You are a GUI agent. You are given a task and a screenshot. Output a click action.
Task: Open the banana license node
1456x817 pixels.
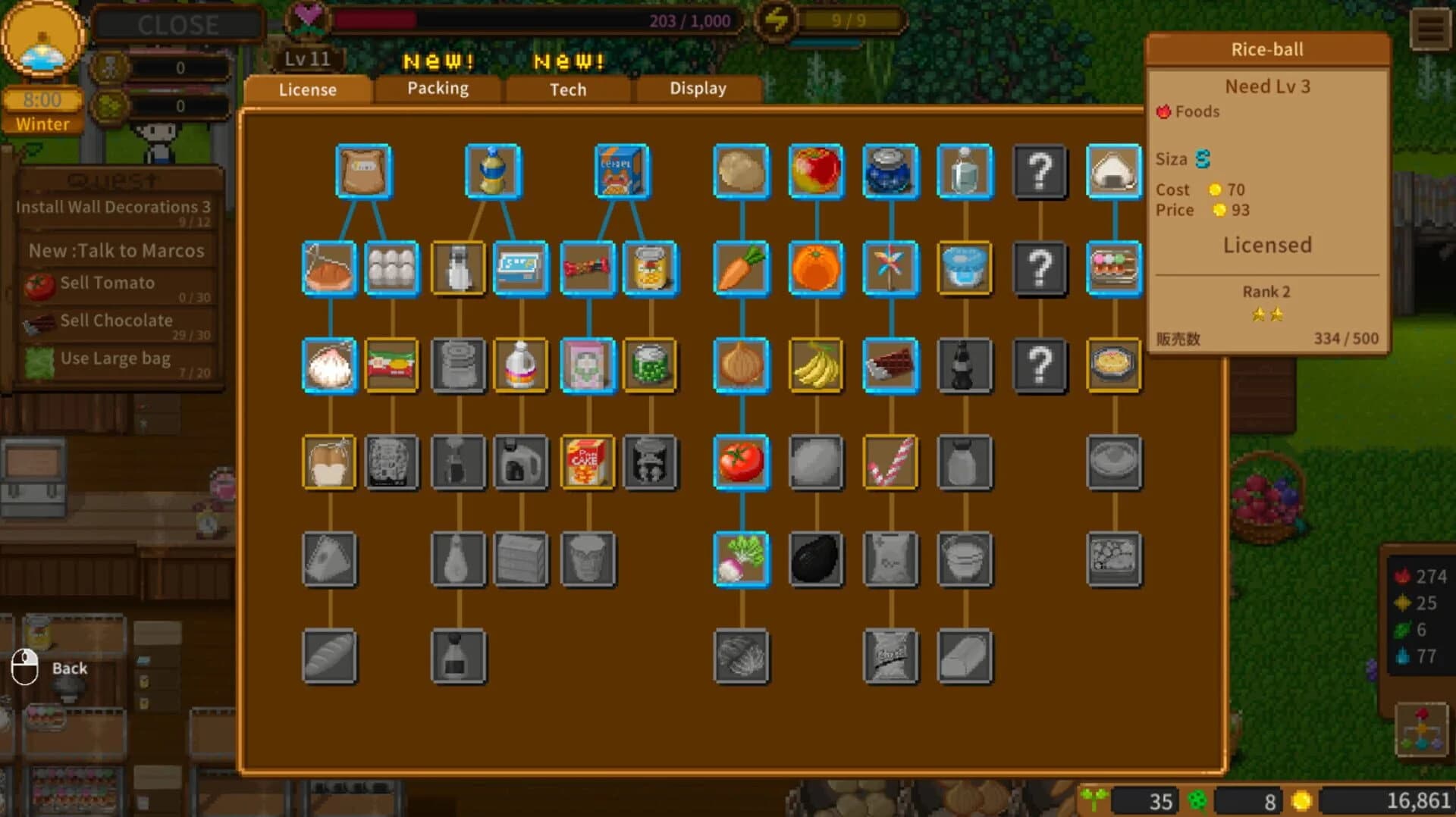pyautogui.click(x=816, y=366)
